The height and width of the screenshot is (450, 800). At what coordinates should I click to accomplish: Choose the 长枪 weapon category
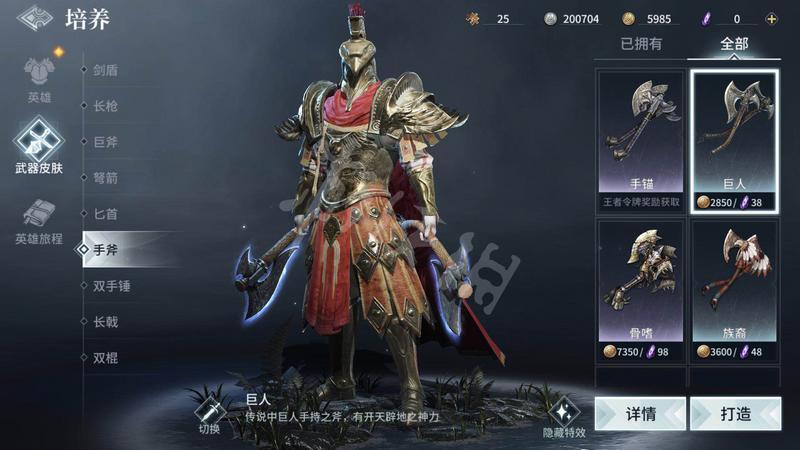click(106, 106)
